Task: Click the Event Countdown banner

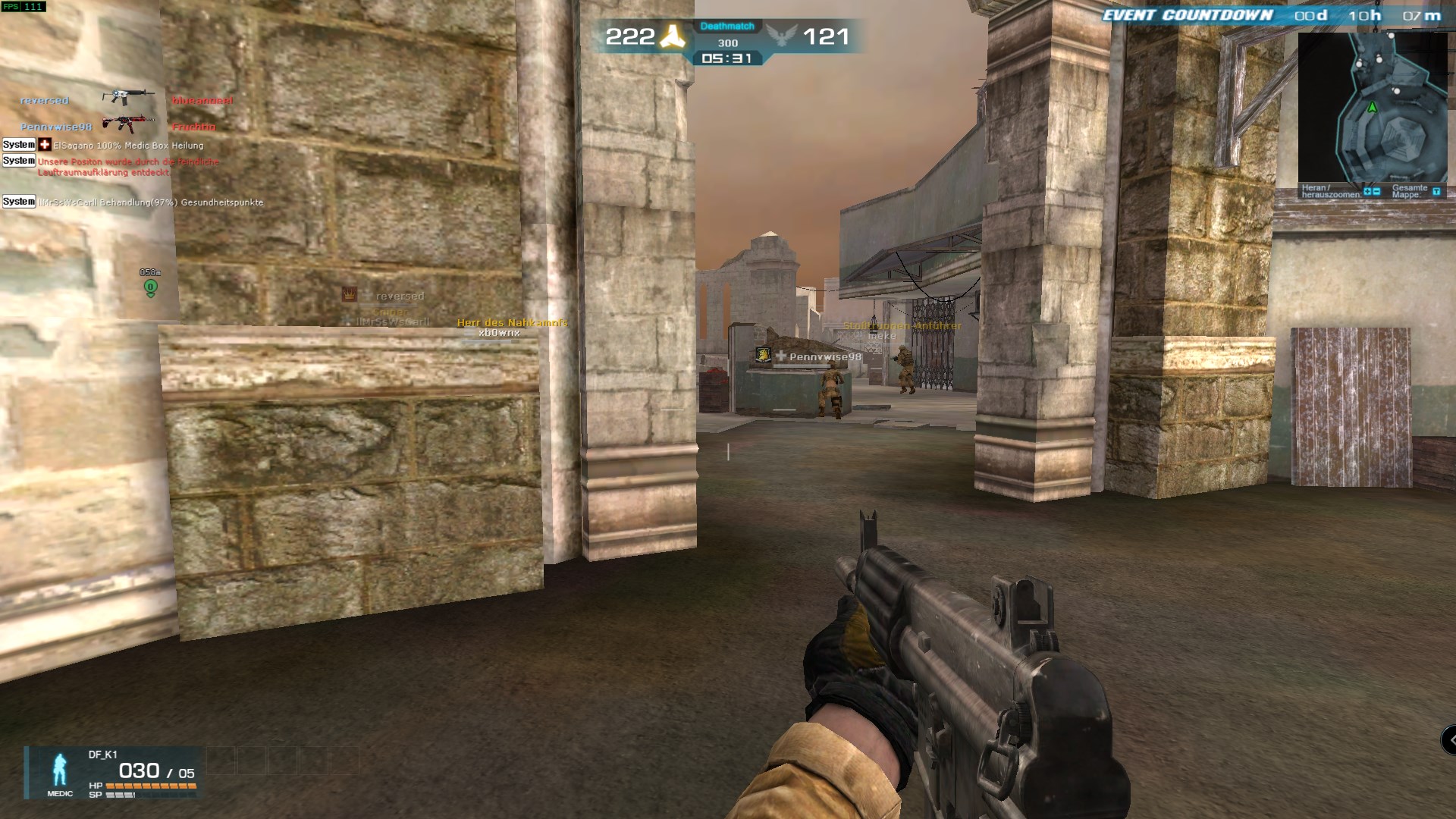Action: [1188, 15]
